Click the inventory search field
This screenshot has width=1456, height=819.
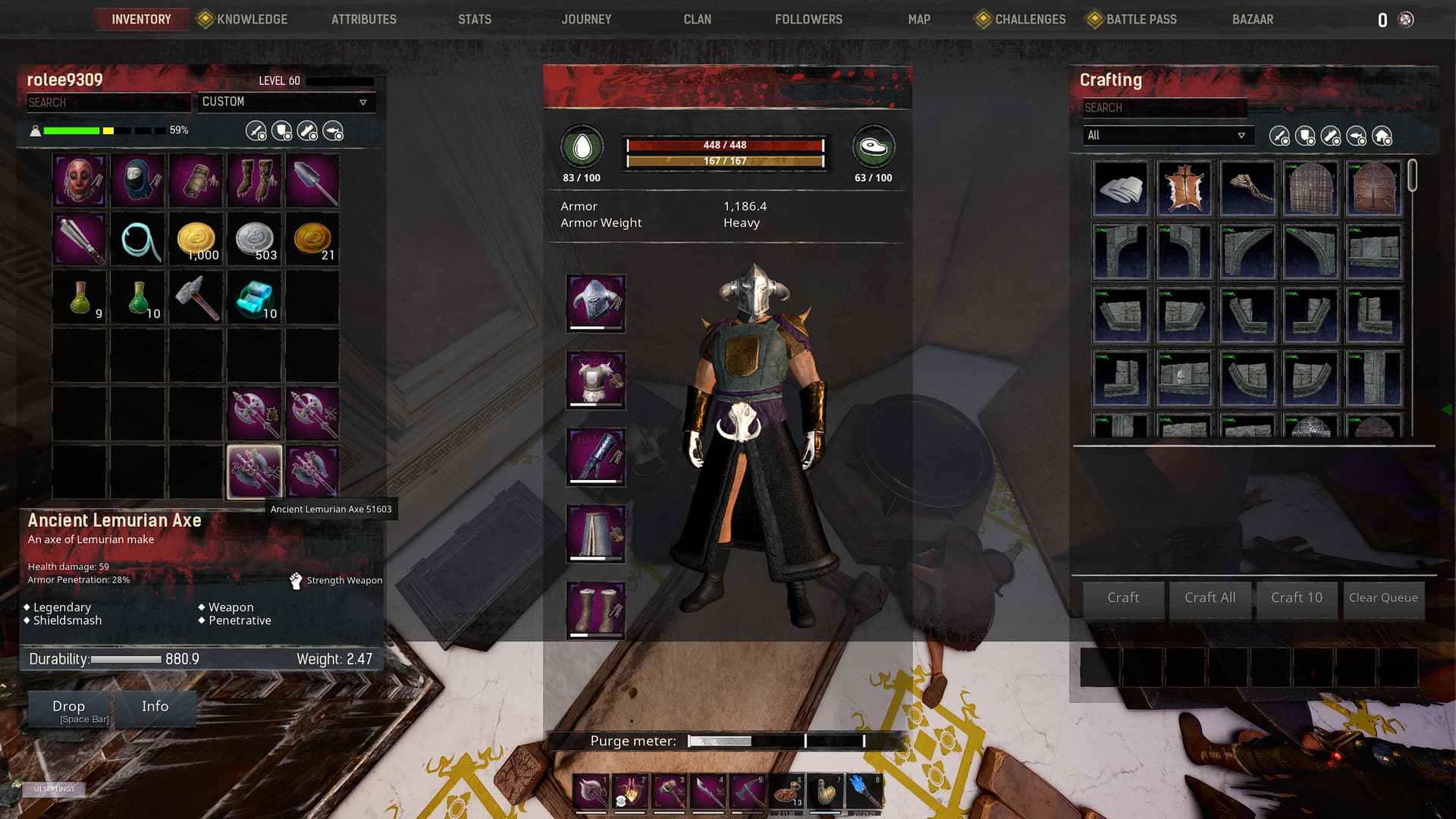click(108, 102)
